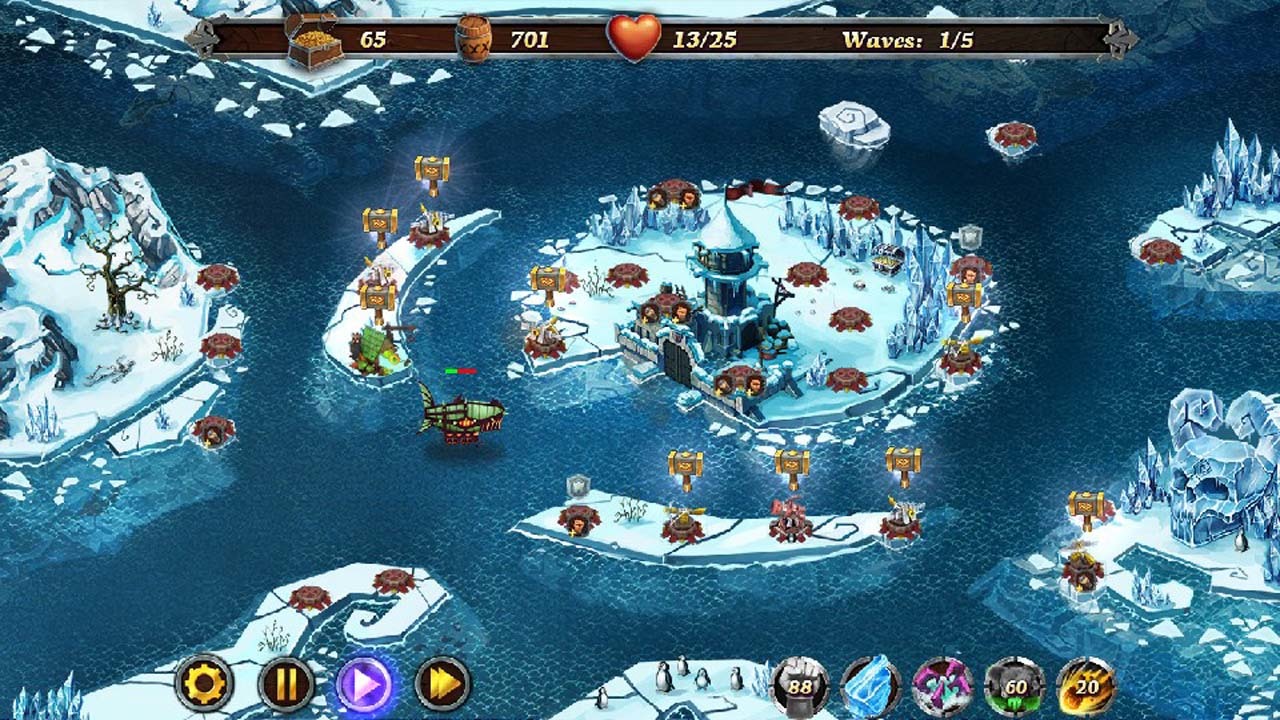Launch the fiery meteor ability
This screenshot has width=1280, height=720.
click(x=1085, y=686)
